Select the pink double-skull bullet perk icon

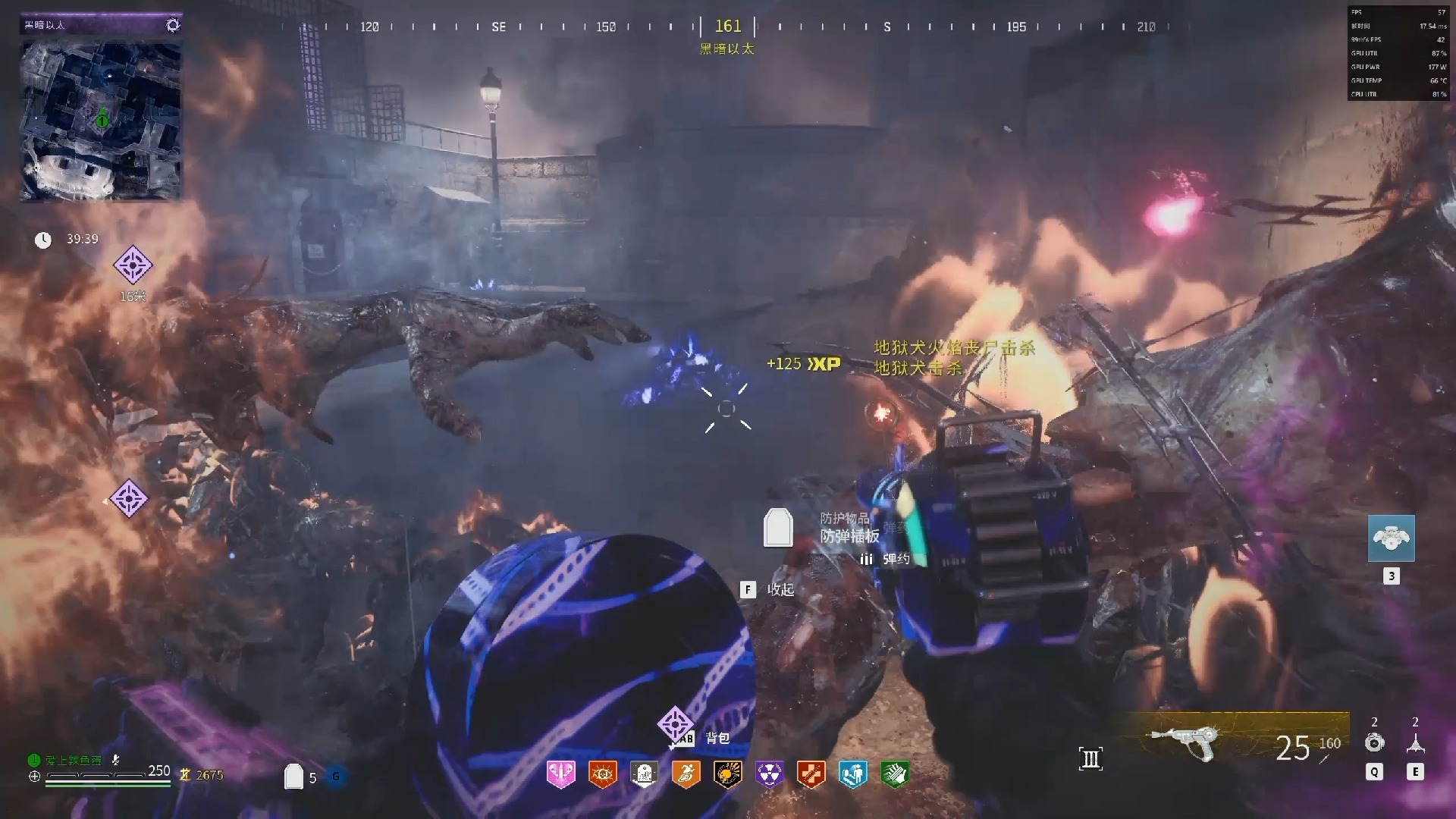[560, 774]
